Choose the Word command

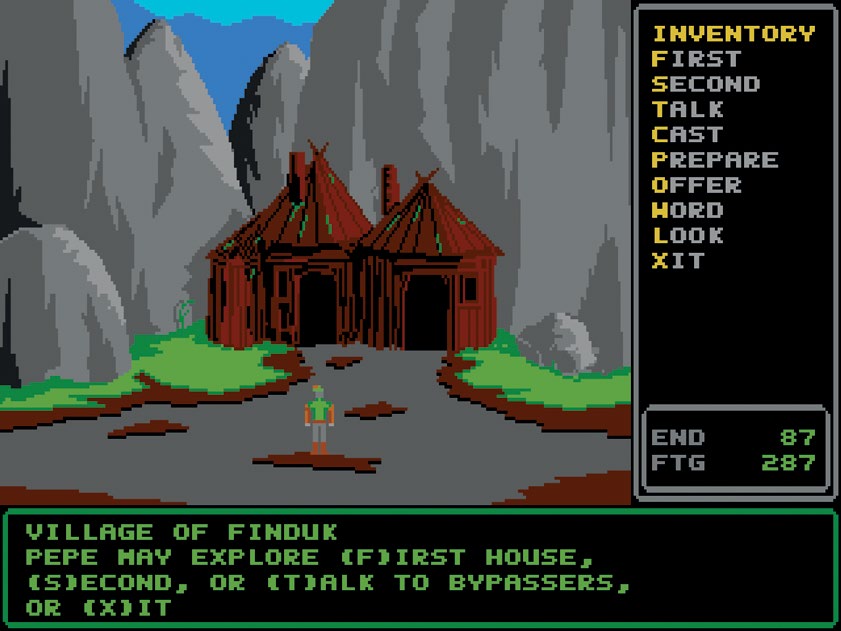tap(688, 210)
